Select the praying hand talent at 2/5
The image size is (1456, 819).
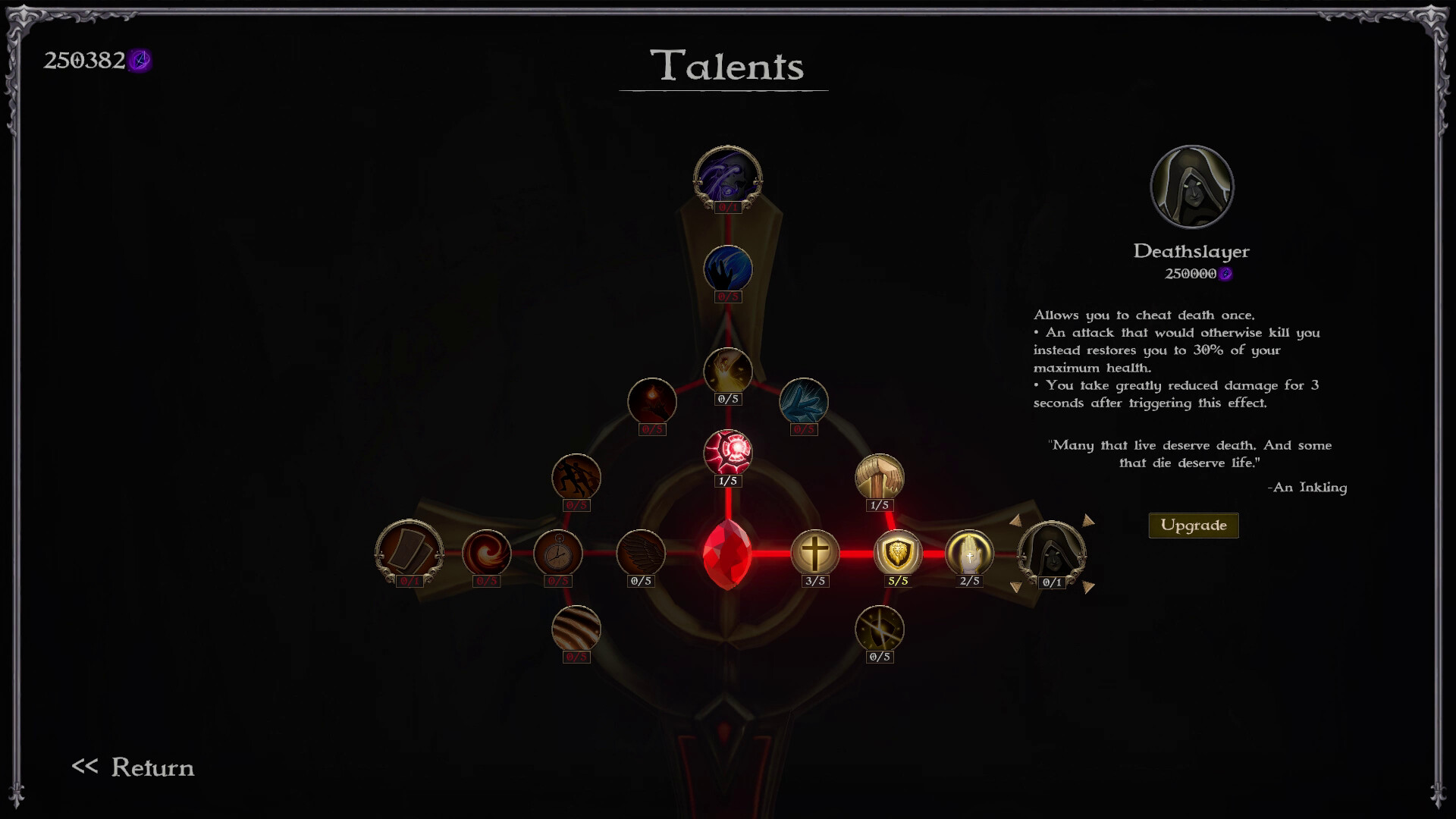[968, 554]
